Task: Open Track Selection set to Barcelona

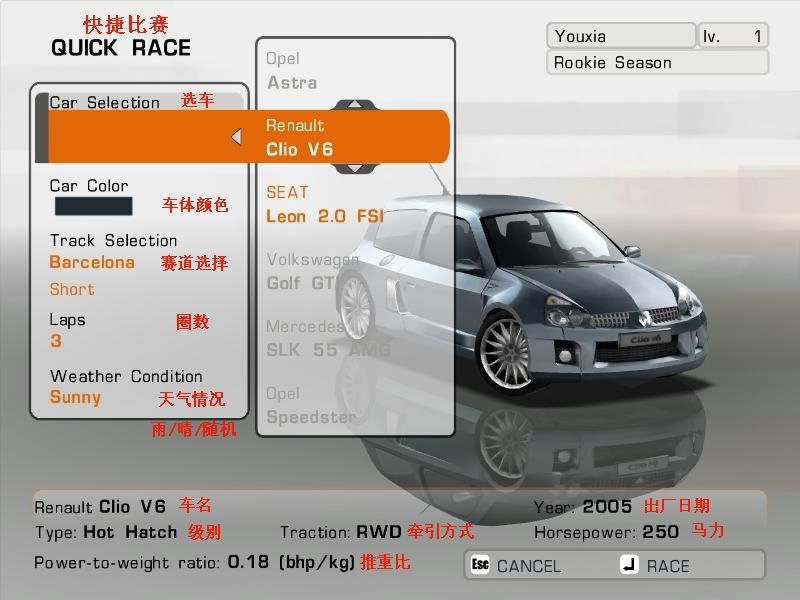Action: coord(92,263)
